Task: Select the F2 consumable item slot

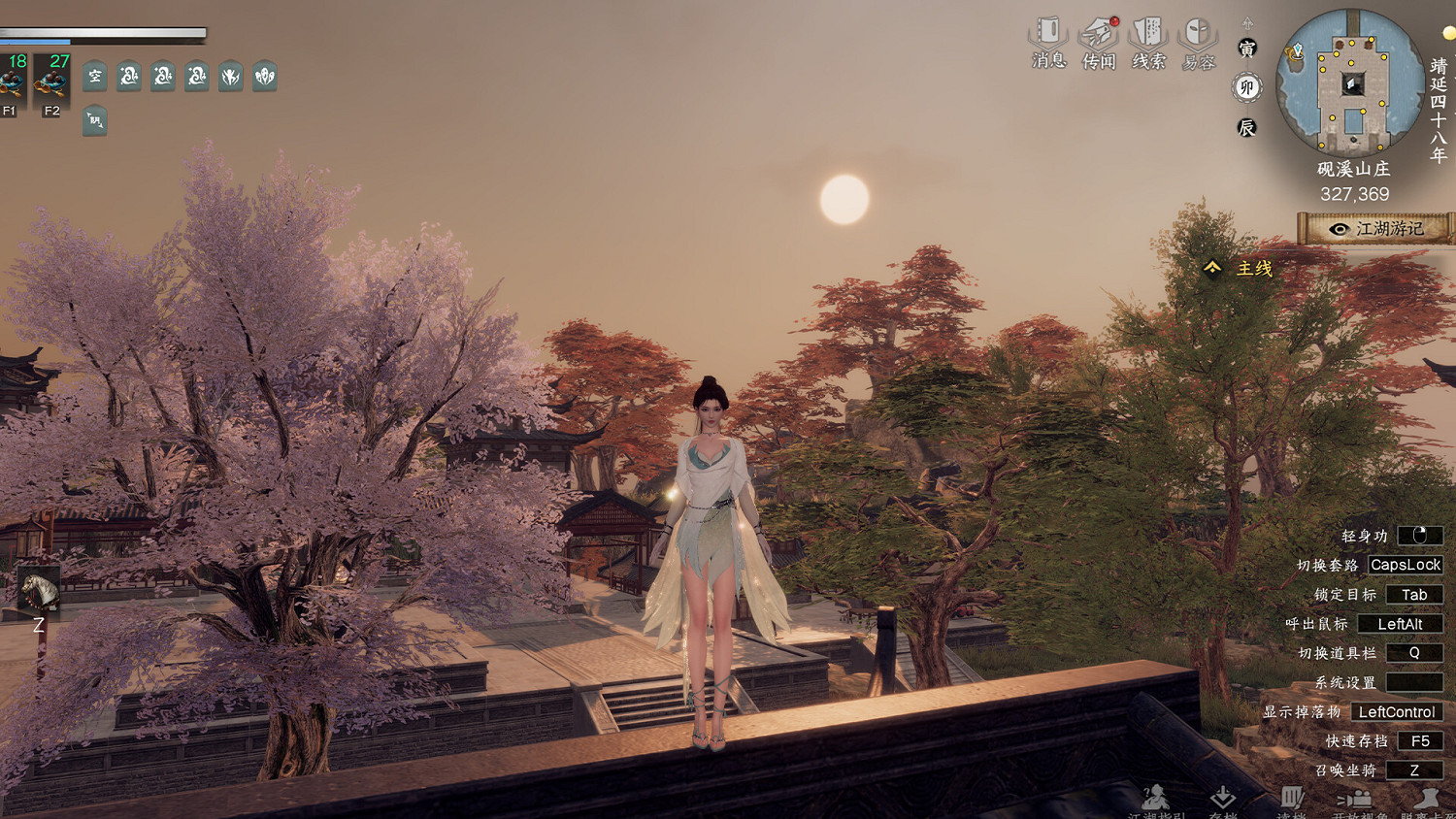Action: (x=53, y=78)
